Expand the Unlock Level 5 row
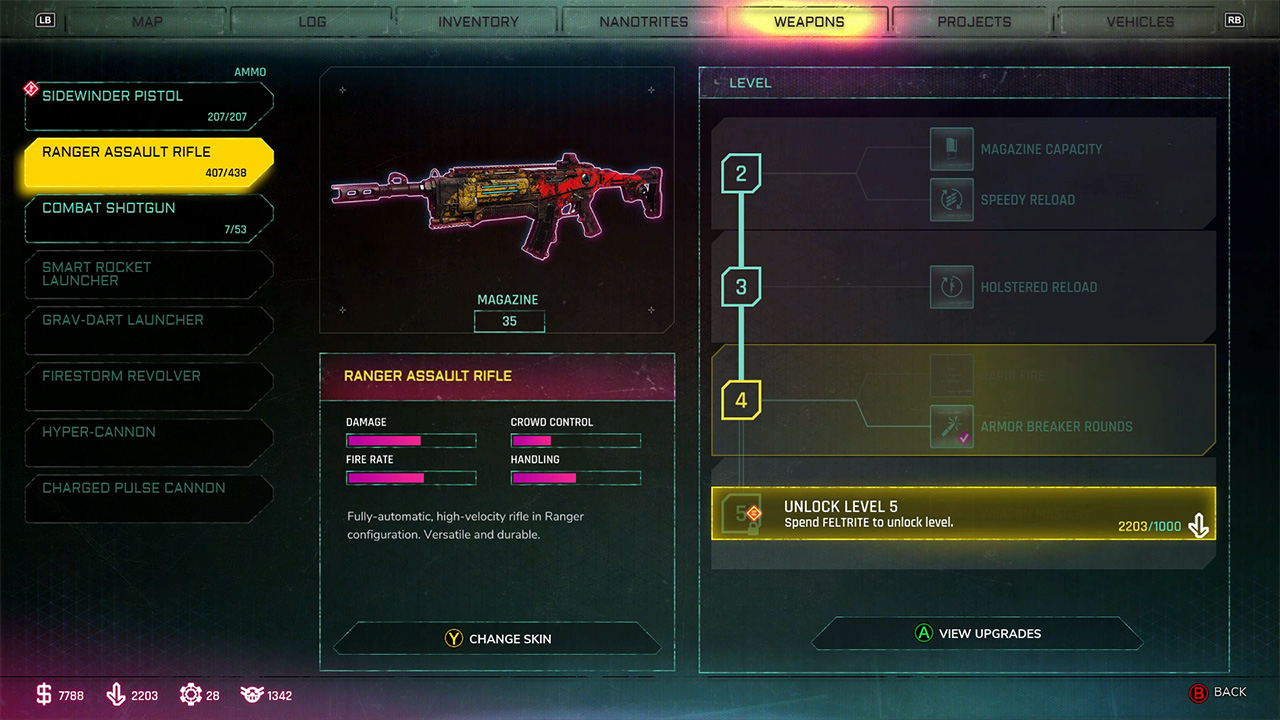This screenshot has height=720, width=1280. [963, 513]
